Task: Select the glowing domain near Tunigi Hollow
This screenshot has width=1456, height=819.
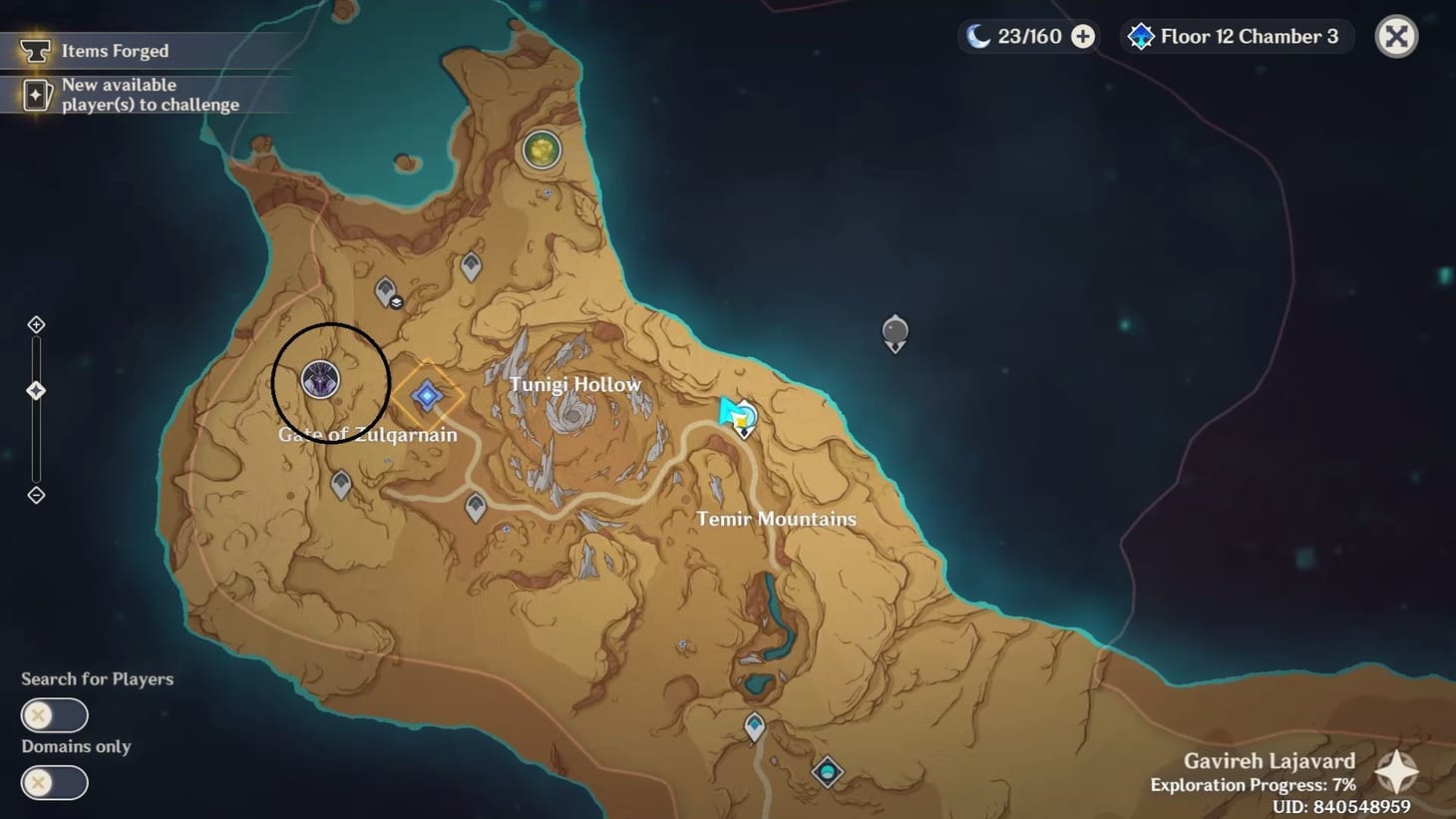Action: [x=427, y=397]
